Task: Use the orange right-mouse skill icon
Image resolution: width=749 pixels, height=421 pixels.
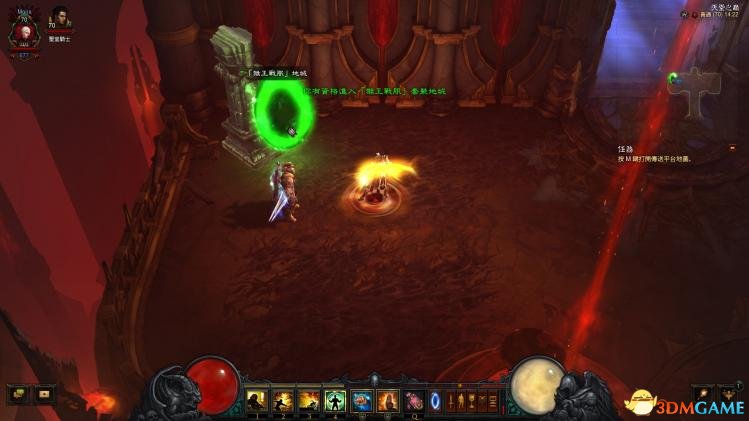Action: coord(387,401)
